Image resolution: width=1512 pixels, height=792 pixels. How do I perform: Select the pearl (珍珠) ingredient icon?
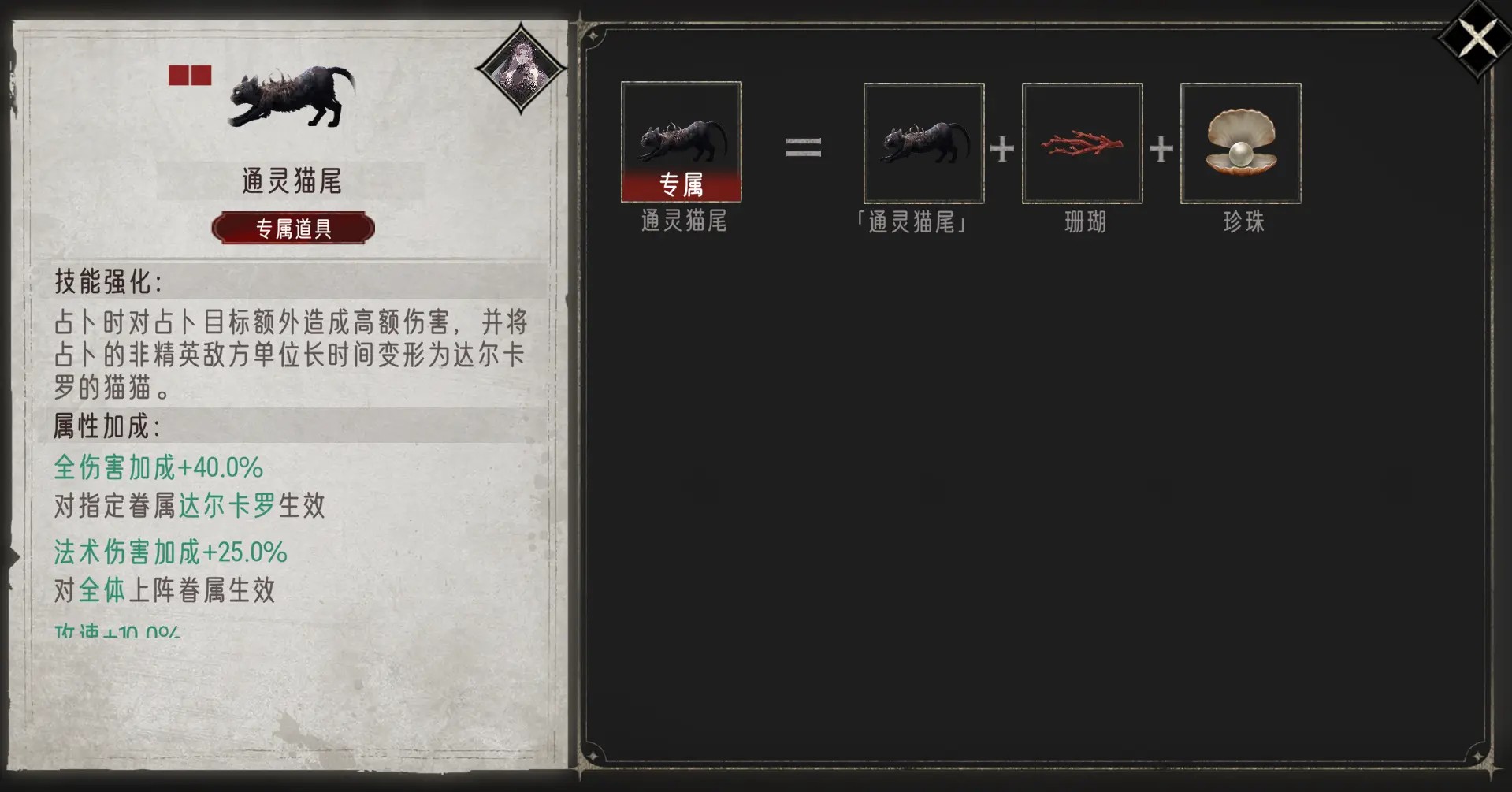[x=1240, y=144]
